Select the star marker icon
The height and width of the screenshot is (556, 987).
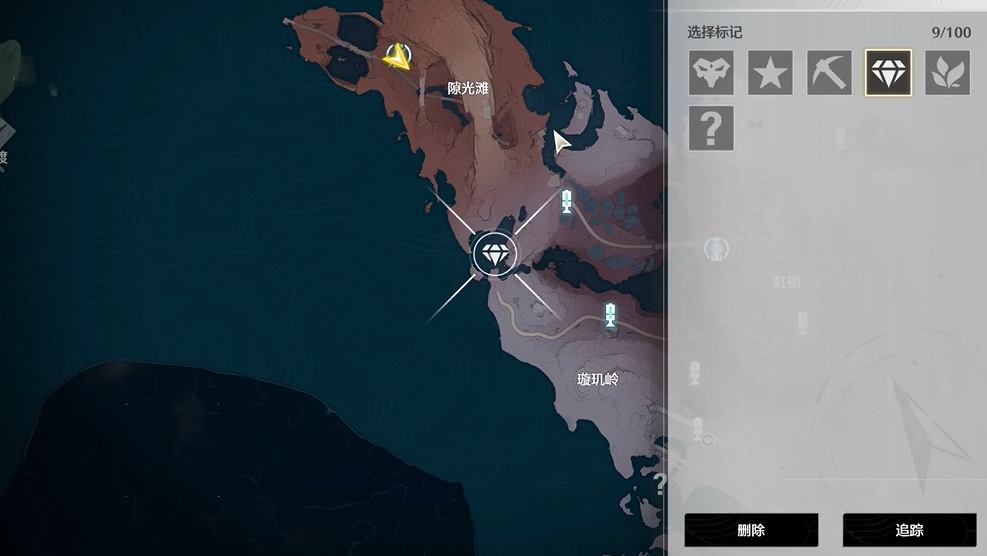[770, 73]
